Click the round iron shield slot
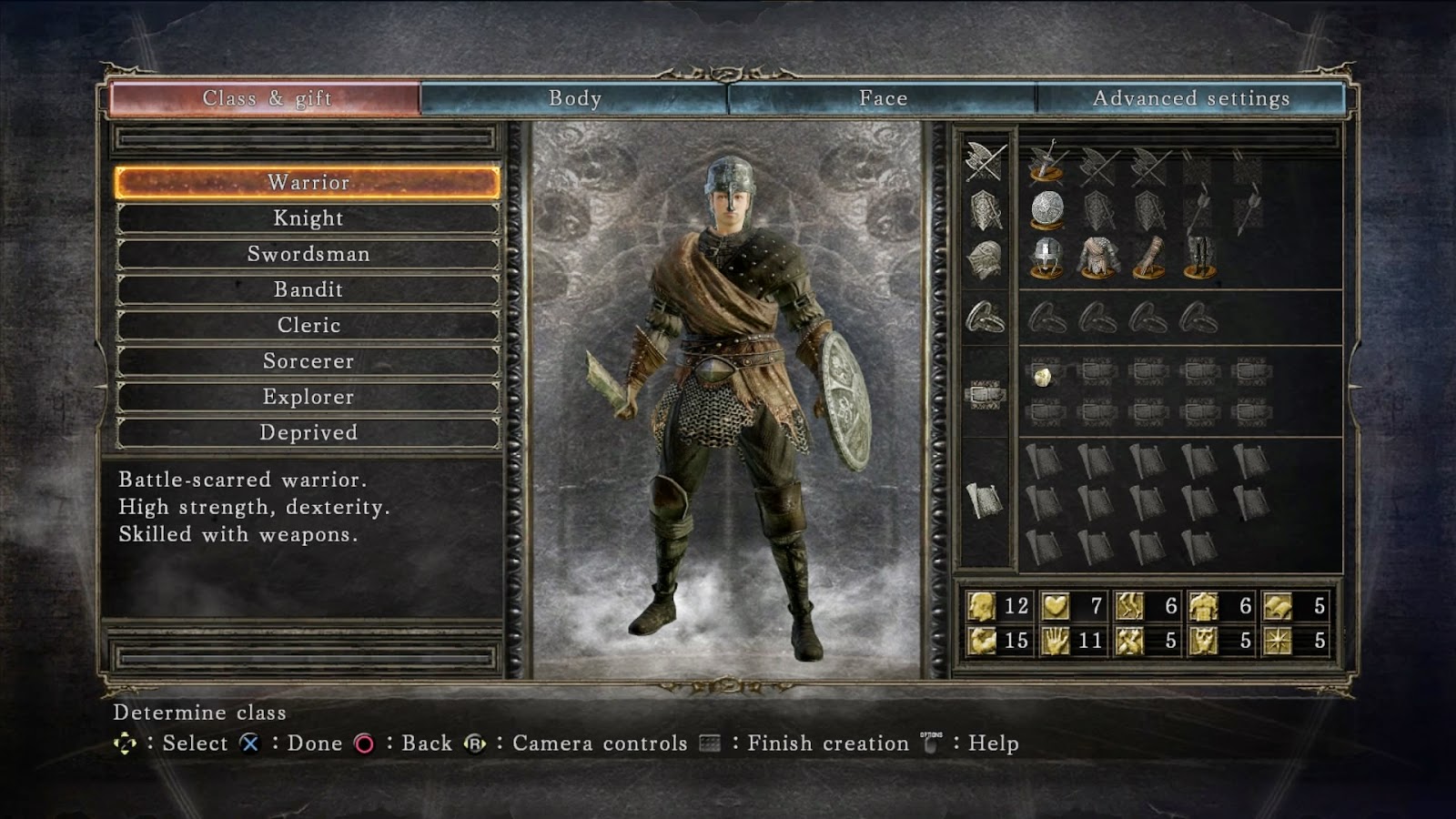1456x819 pixels. pos(1047,209)
